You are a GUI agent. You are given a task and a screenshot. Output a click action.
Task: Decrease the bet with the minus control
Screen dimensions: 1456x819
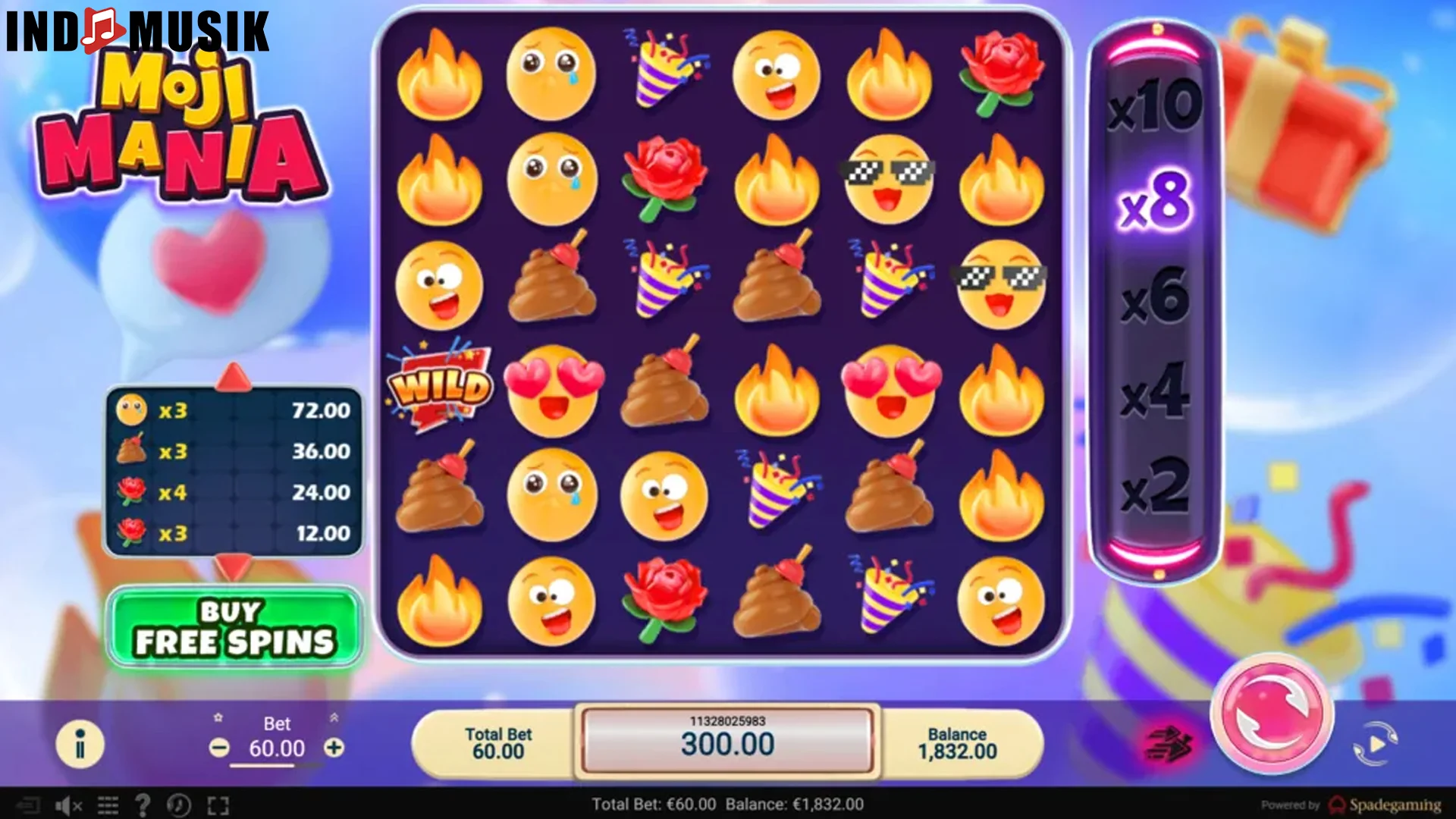(x=221, y=748)
